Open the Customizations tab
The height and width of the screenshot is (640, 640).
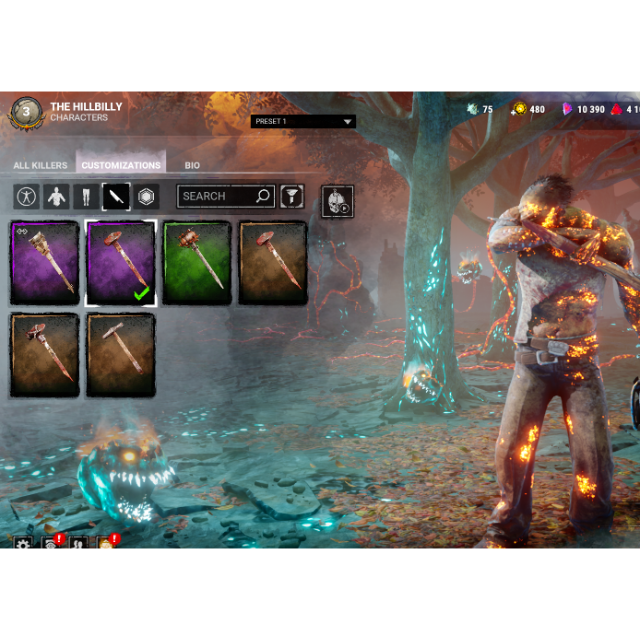click(x=121, y=165)
